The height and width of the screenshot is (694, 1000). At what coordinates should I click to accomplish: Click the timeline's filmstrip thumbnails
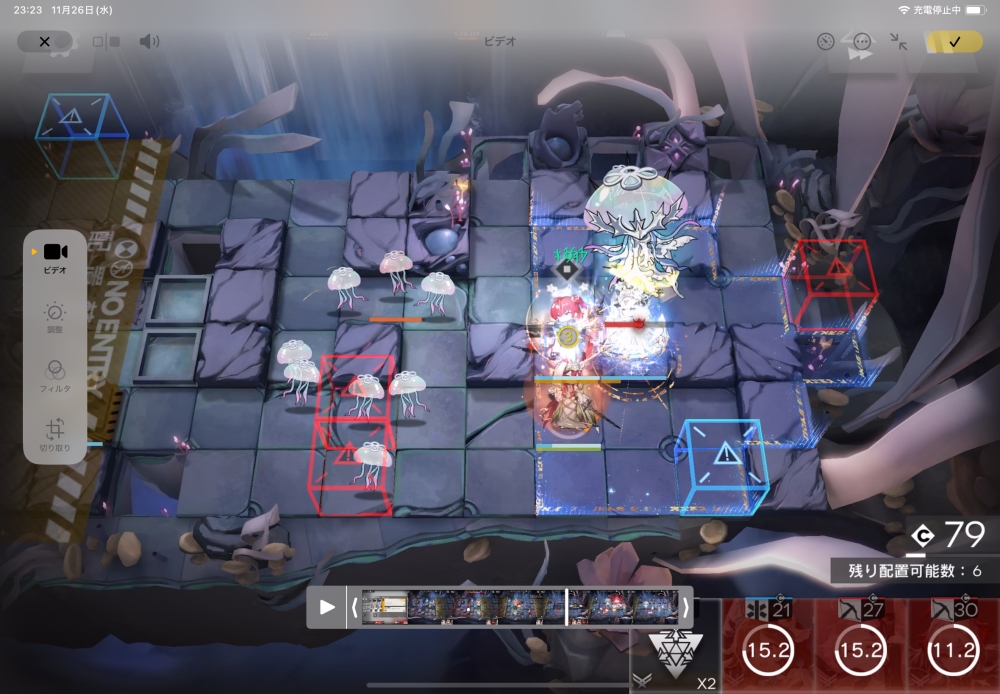[x=519, y=607]
